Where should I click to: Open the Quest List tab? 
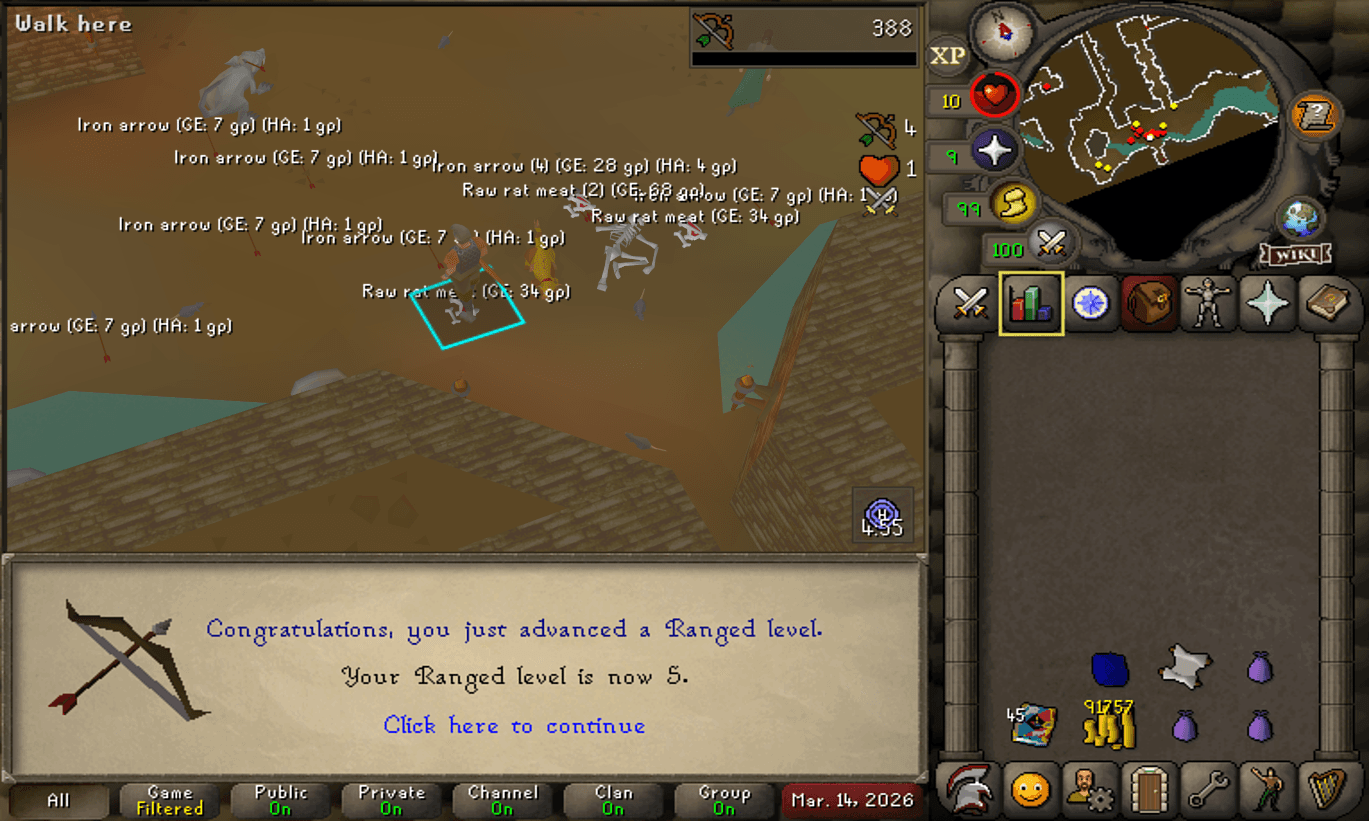1090,304
